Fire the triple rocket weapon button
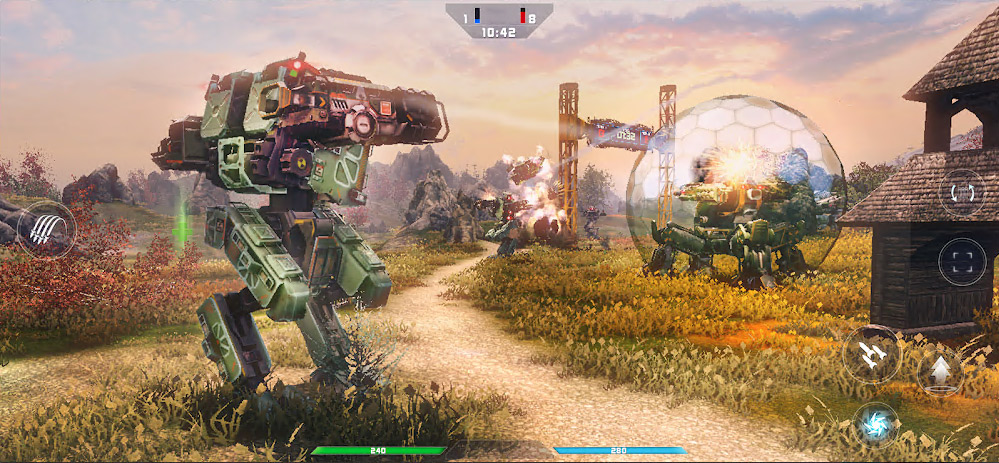This screenshot has width=999, height=463. click(x=869, y=354)
